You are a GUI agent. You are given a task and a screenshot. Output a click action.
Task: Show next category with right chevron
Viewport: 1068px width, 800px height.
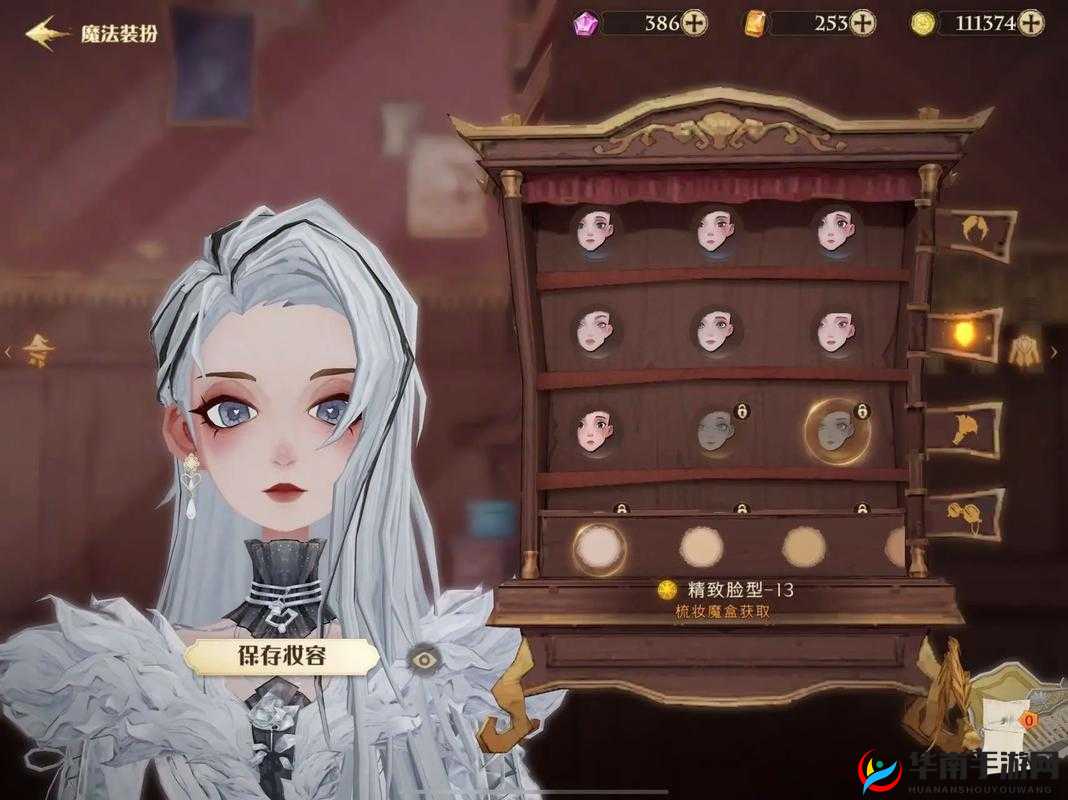point(1054,352)
